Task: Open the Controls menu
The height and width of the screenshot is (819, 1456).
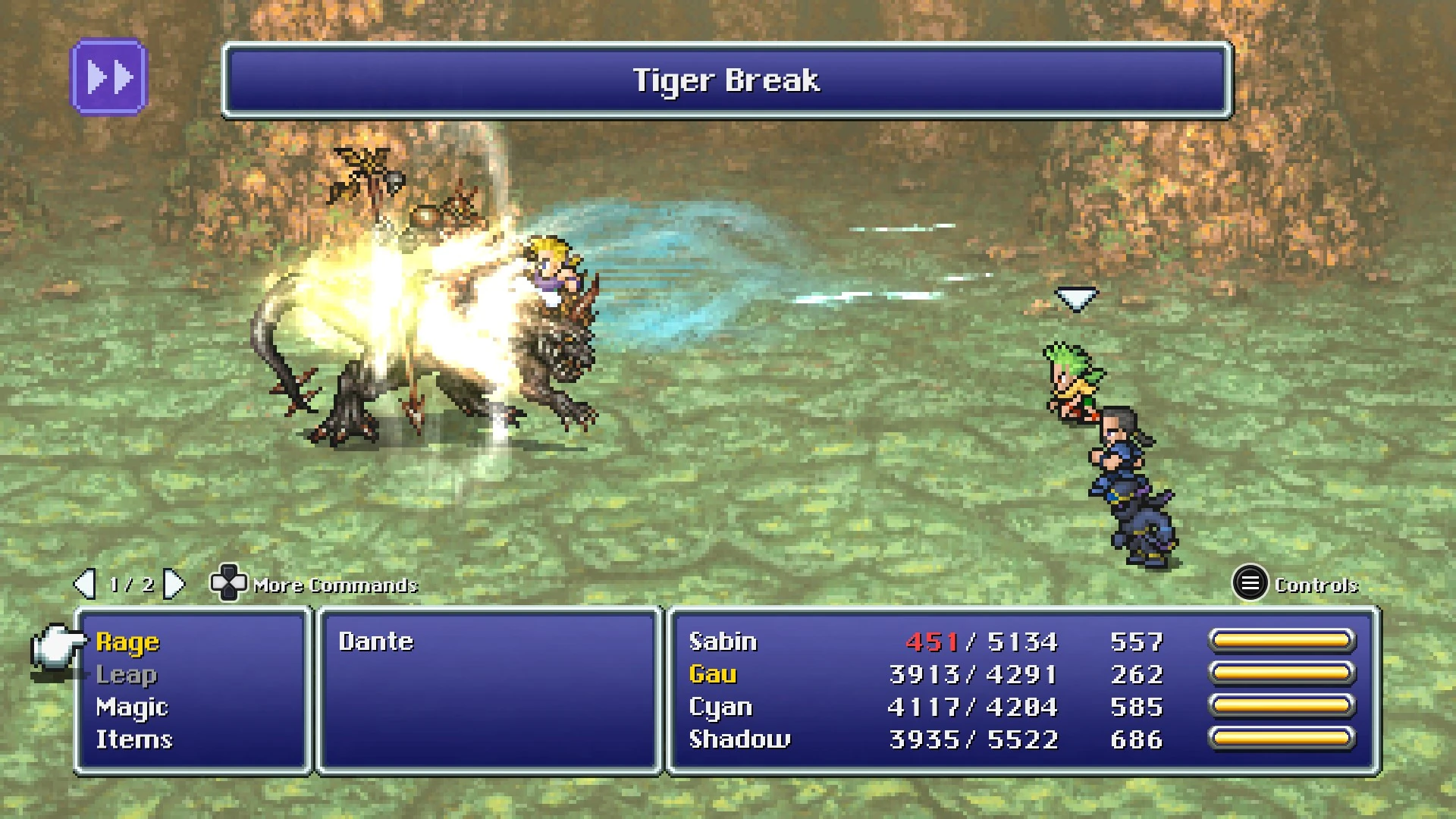Action: [x=1250, y=584]
